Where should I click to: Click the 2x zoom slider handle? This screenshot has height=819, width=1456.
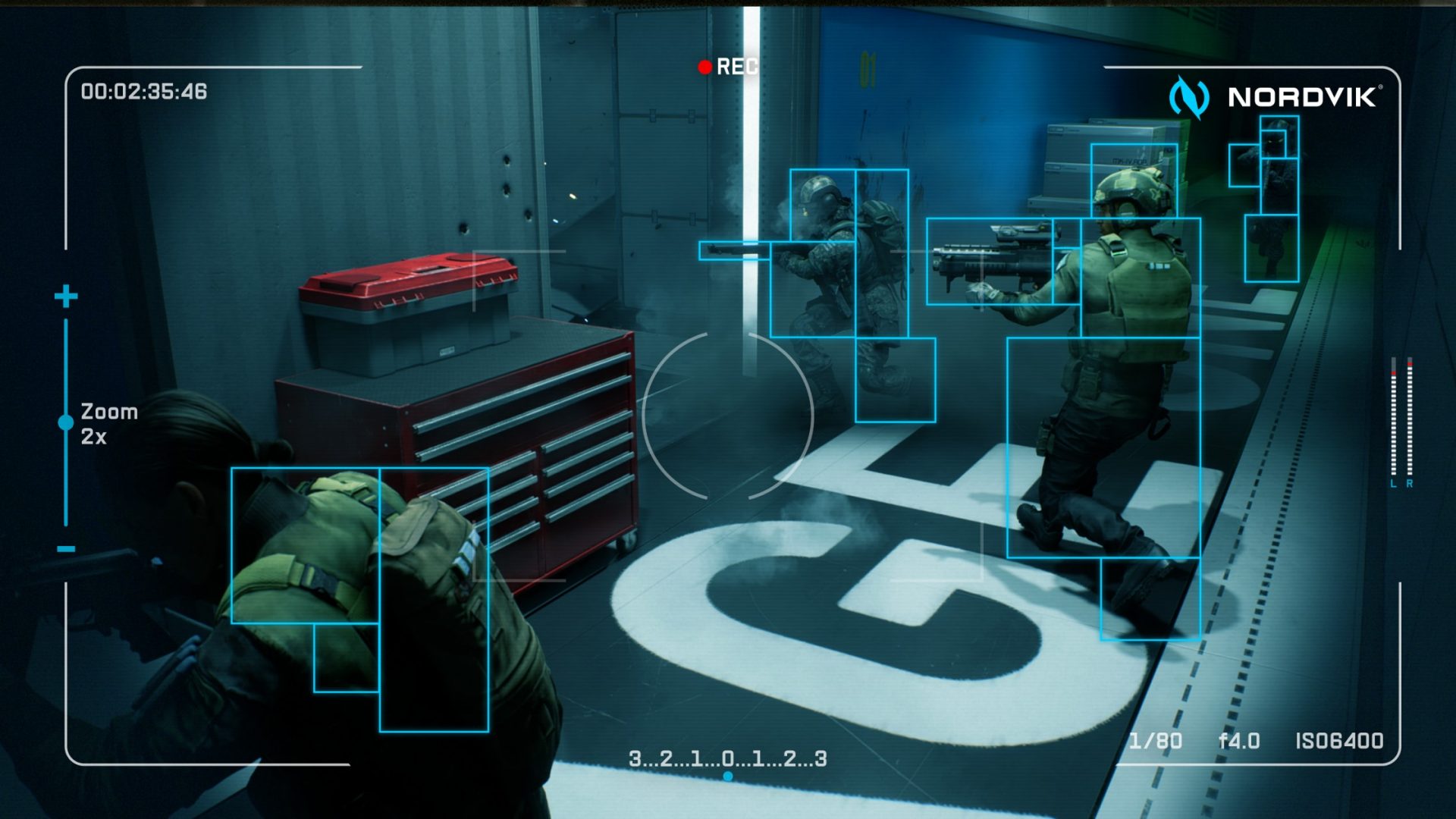(x=66, y=422)
